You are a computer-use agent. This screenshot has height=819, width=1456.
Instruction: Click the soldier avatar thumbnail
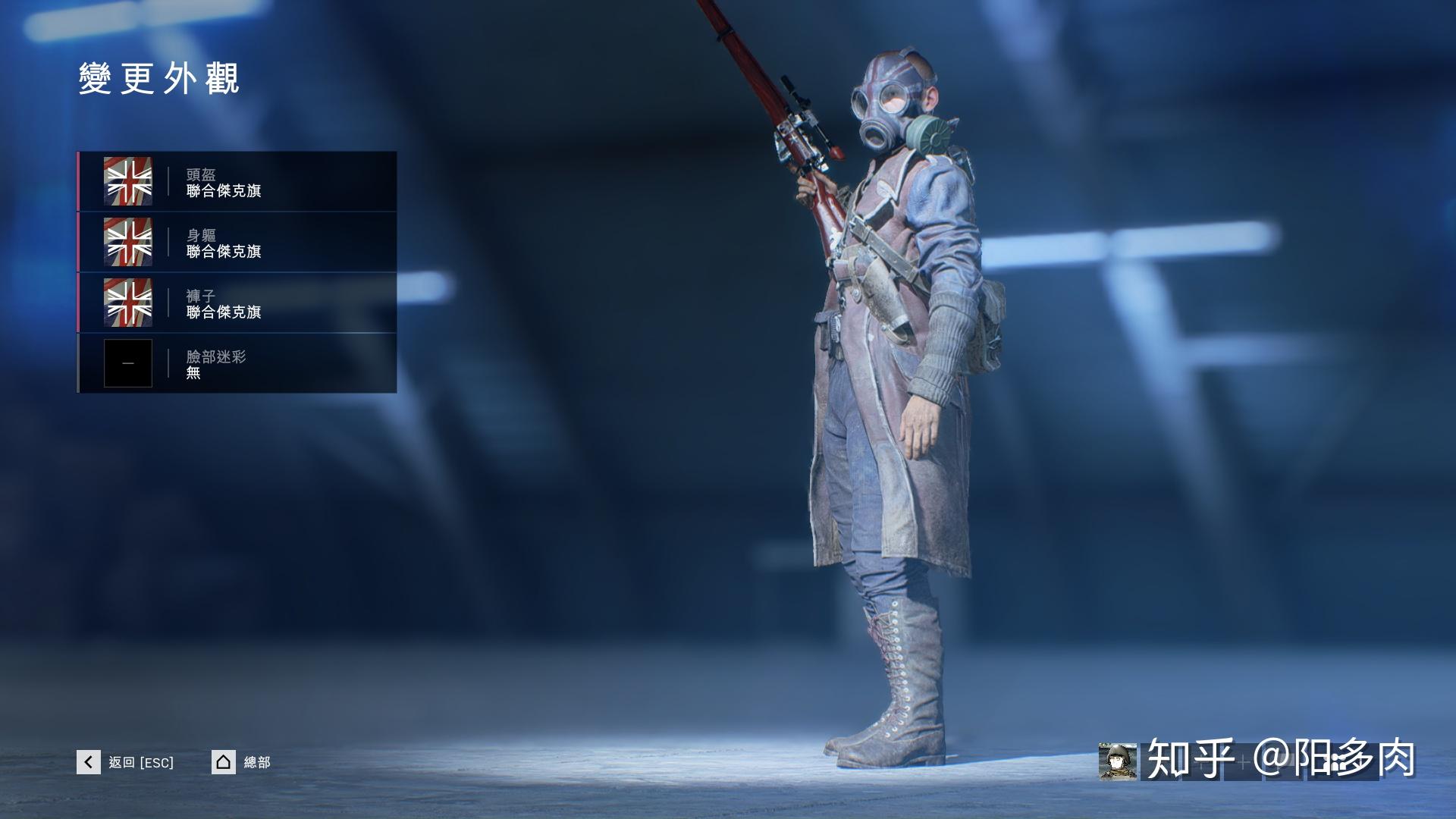tap(1117, 761)
